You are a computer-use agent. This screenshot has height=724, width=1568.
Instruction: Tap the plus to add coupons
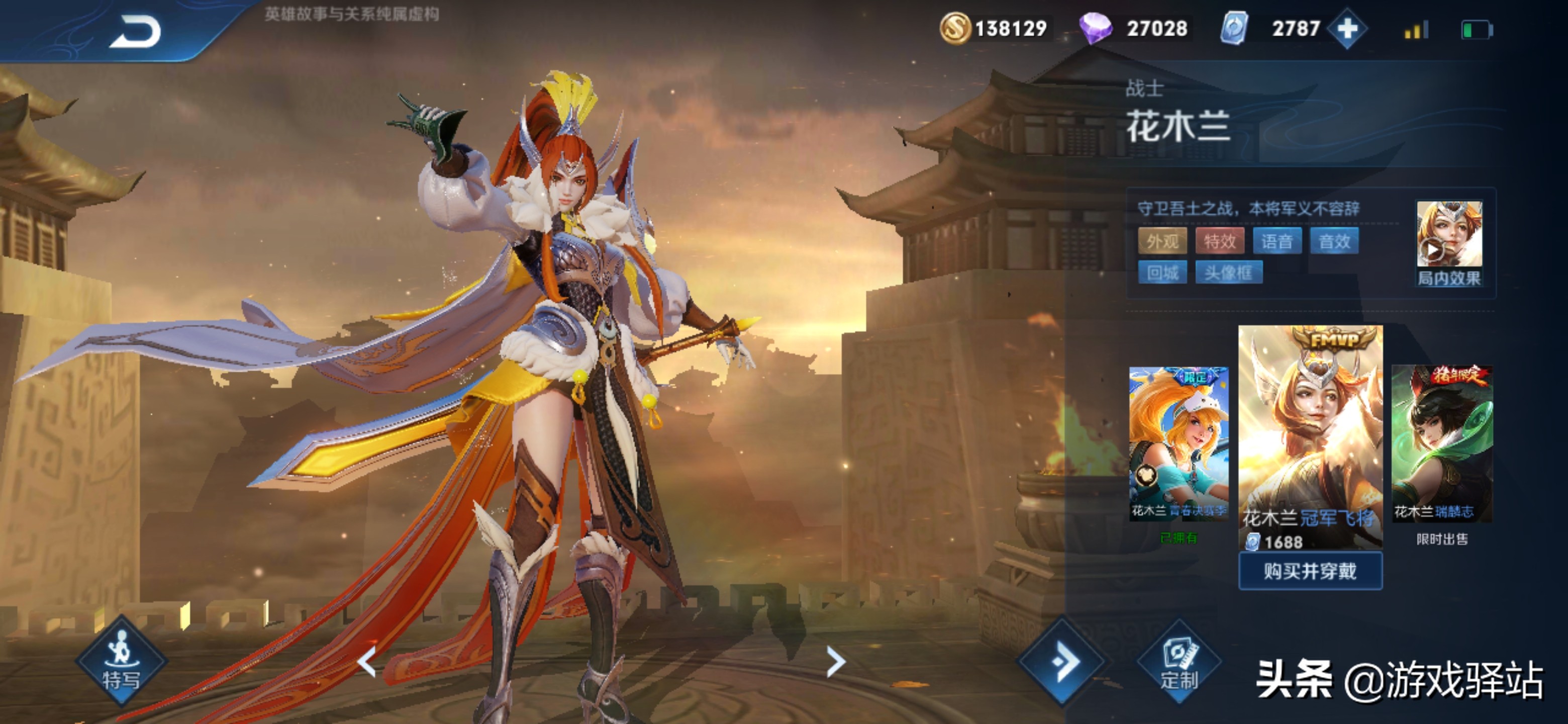point(1347,29)
